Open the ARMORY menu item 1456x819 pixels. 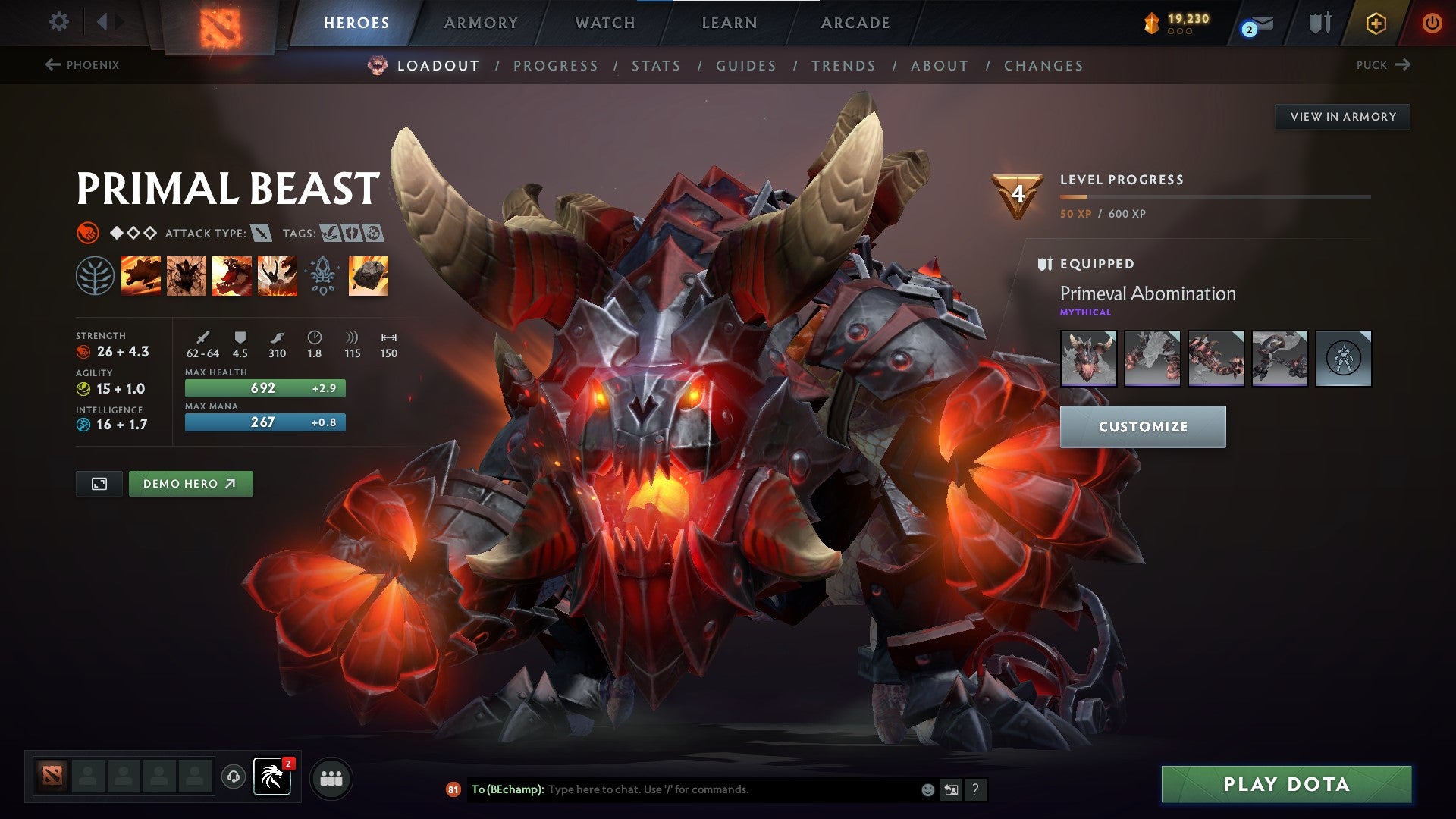[482, 23]
